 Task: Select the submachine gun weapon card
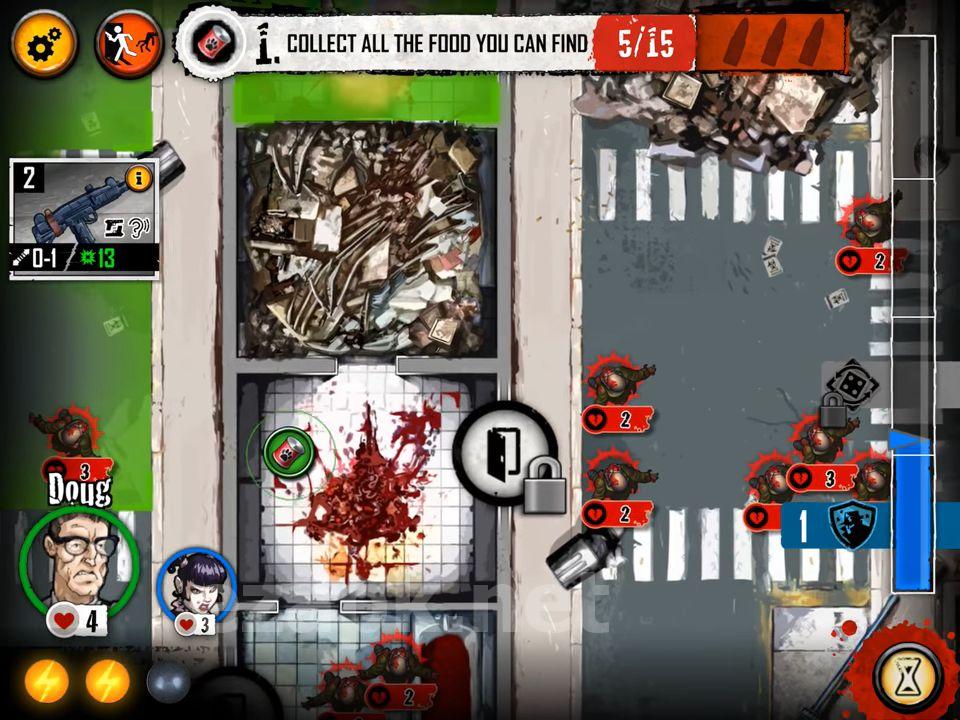pos(84,218)
